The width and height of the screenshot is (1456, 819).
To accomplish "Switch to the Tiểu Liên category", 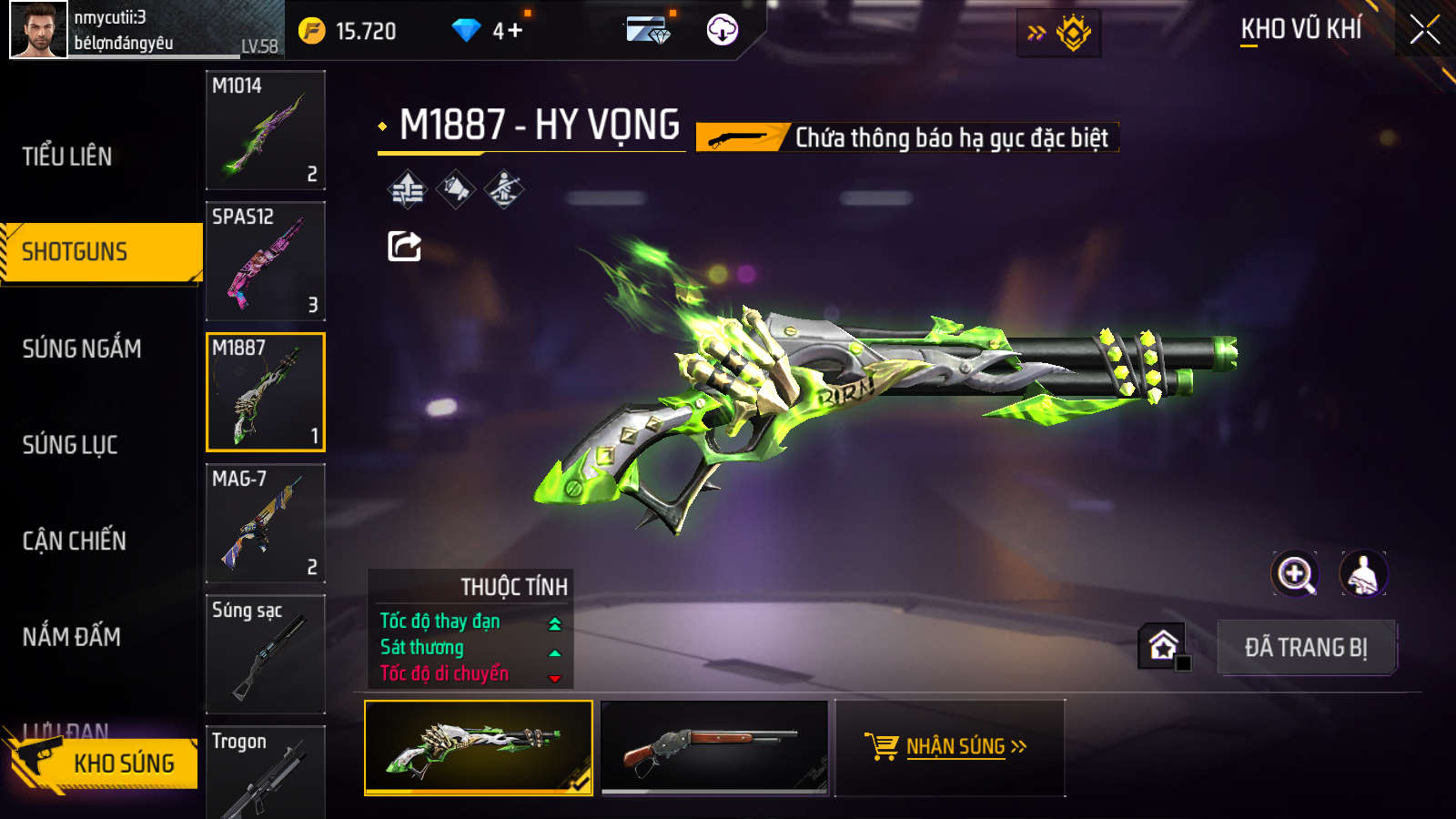I will [68, 157].
